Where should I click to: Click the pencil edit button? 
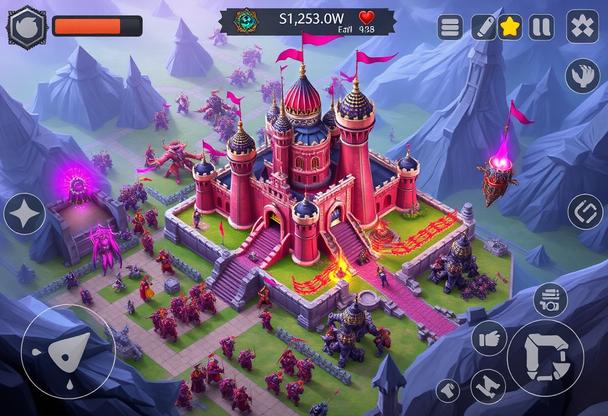pyautogui.click(x=483, y=27)
